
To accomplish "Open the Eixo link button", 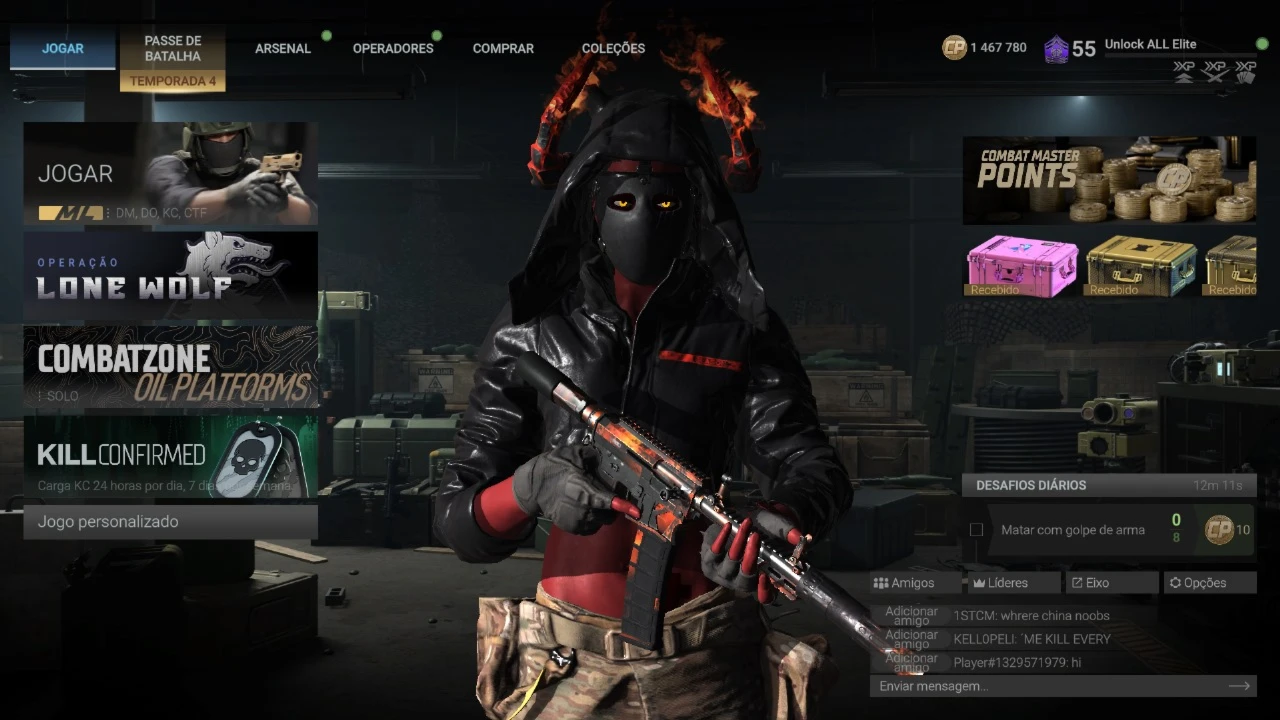I will (1110, 583).
